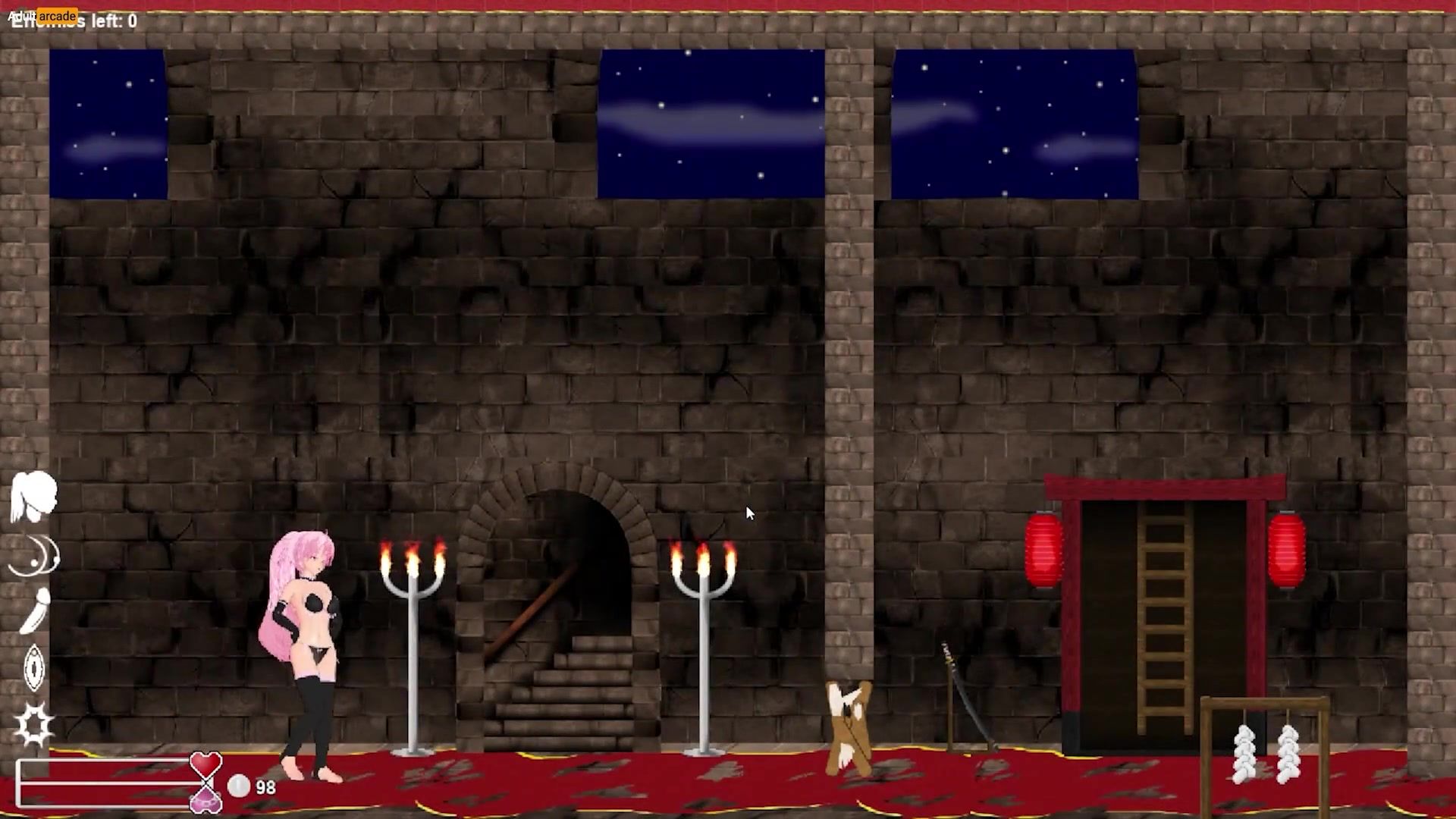Choose the phallic-shaped white icon
This screenshot has height=819, width=1456.
[x=35, y=611]
